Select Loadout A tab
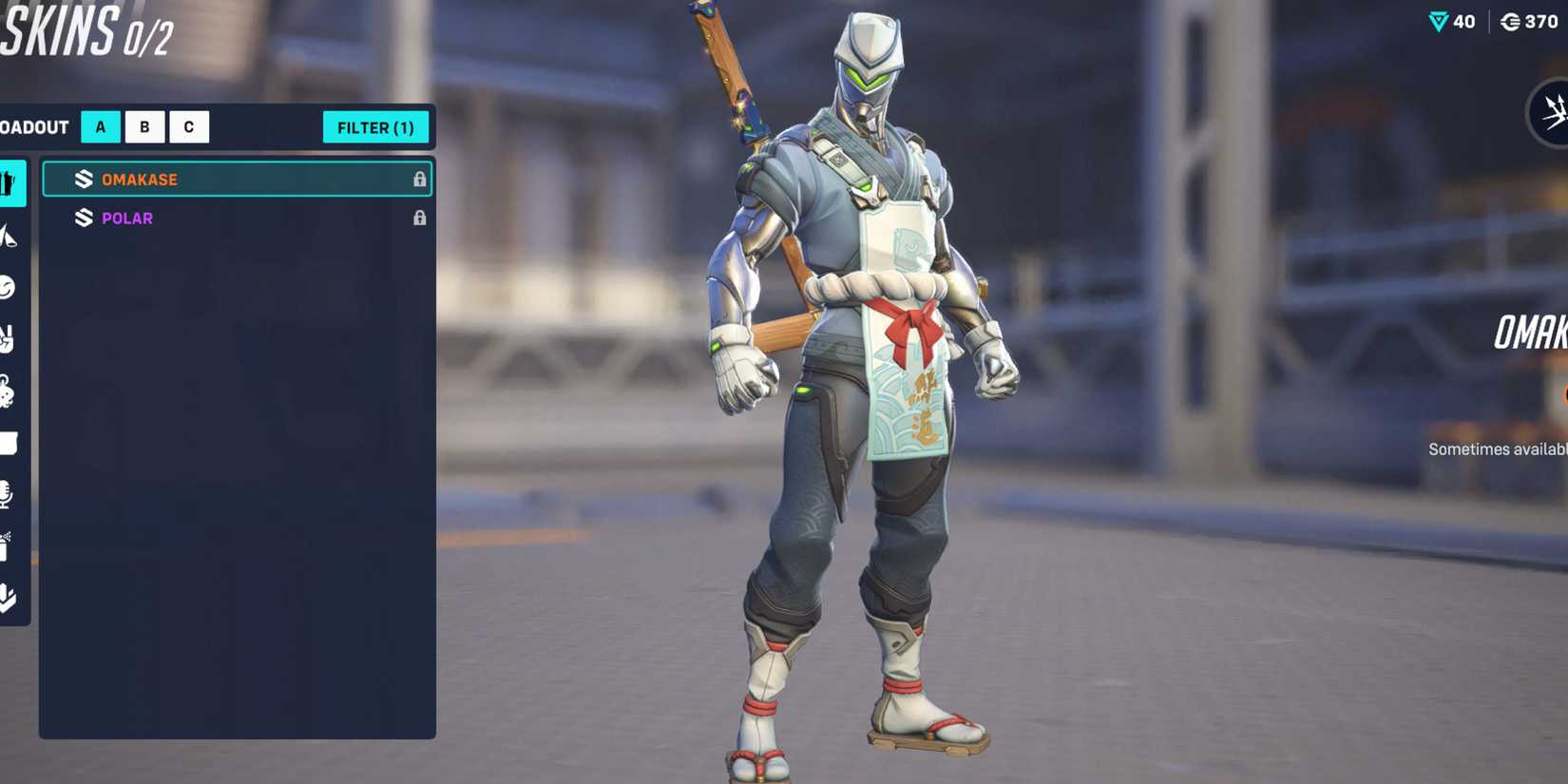This screenshot has width=1568, height=784. [x=100, y=126]
